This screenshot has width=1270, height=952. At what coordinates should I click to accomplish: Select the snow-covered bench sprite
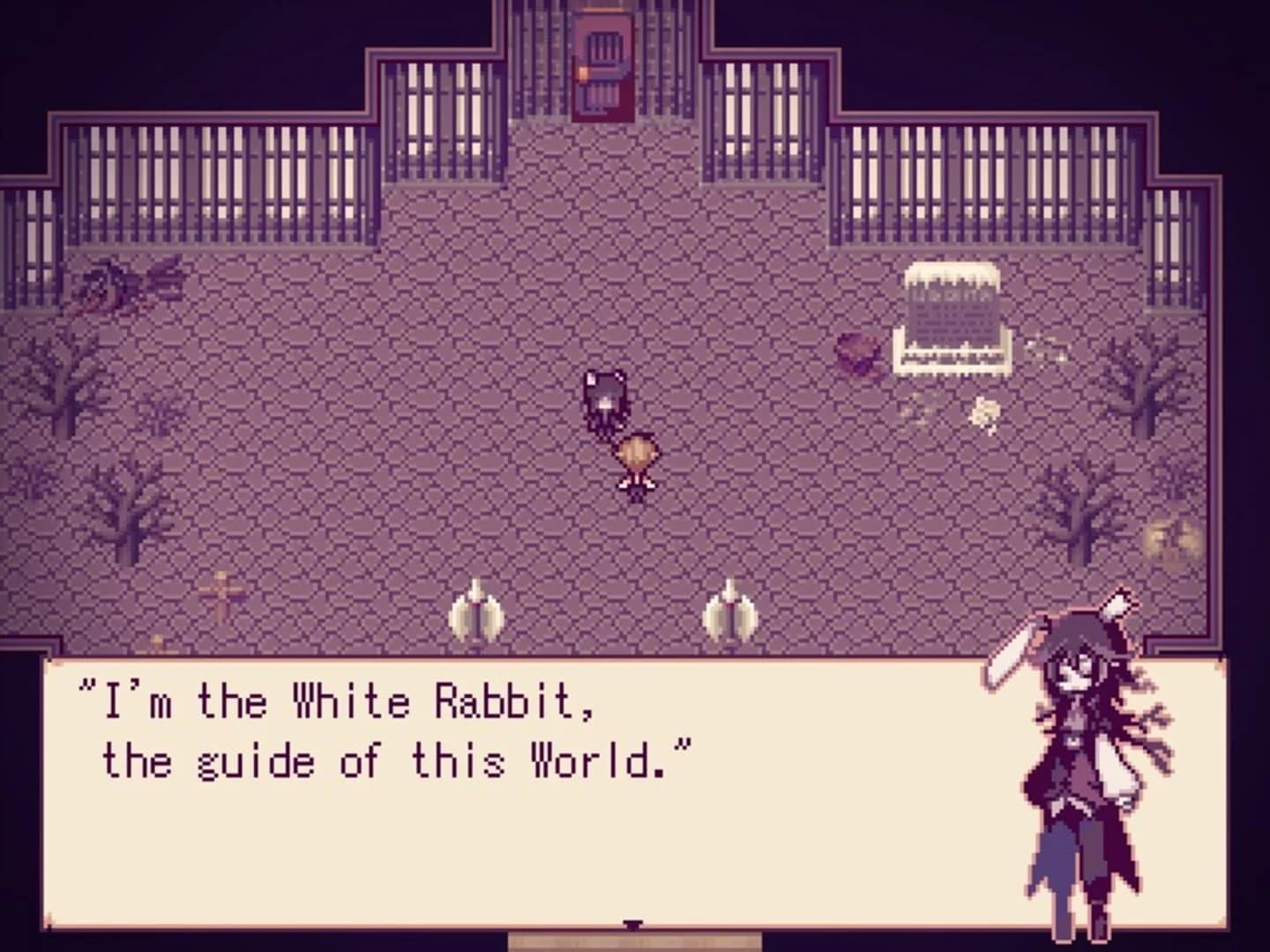pos(953,317)
